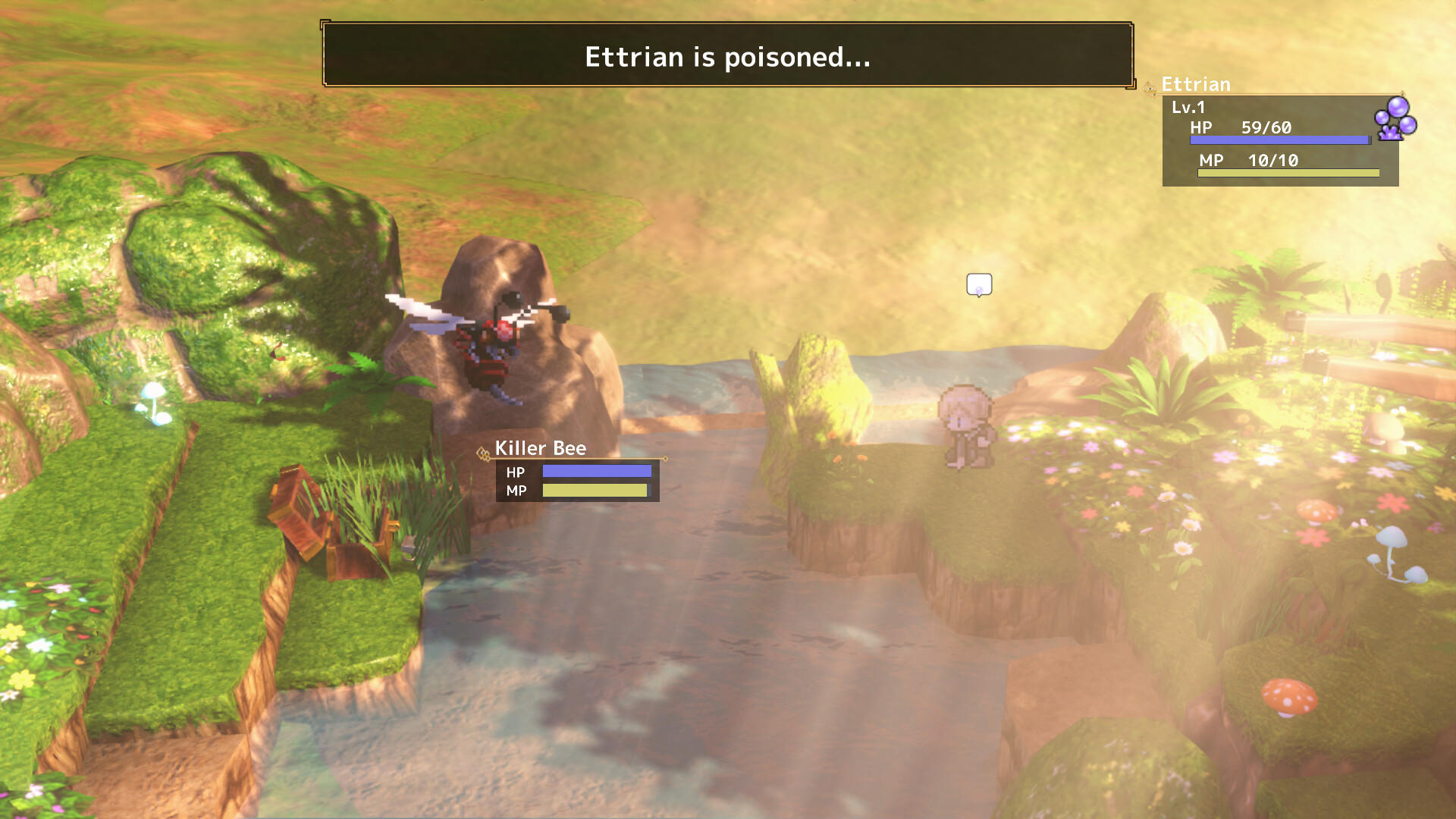The height and width of the screenshot is (819, 1456).
Task: Open the Ettrian status panel
Action: 1280,140
